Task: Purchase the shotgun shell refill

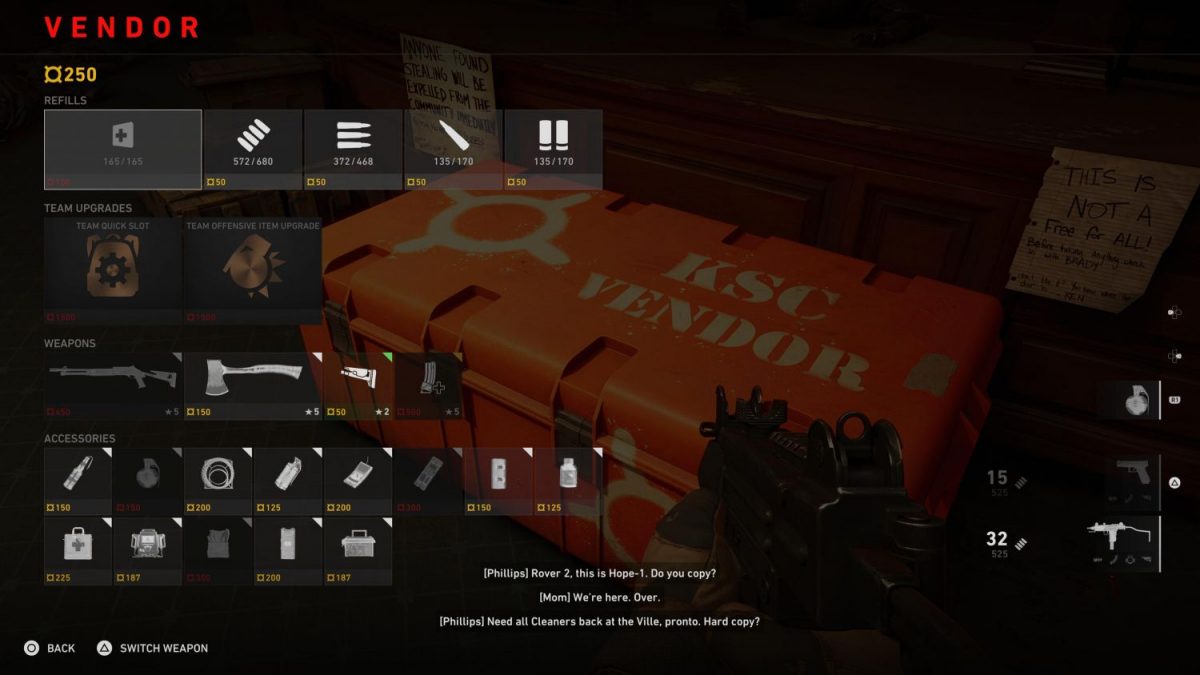Action: coord(553,149)
